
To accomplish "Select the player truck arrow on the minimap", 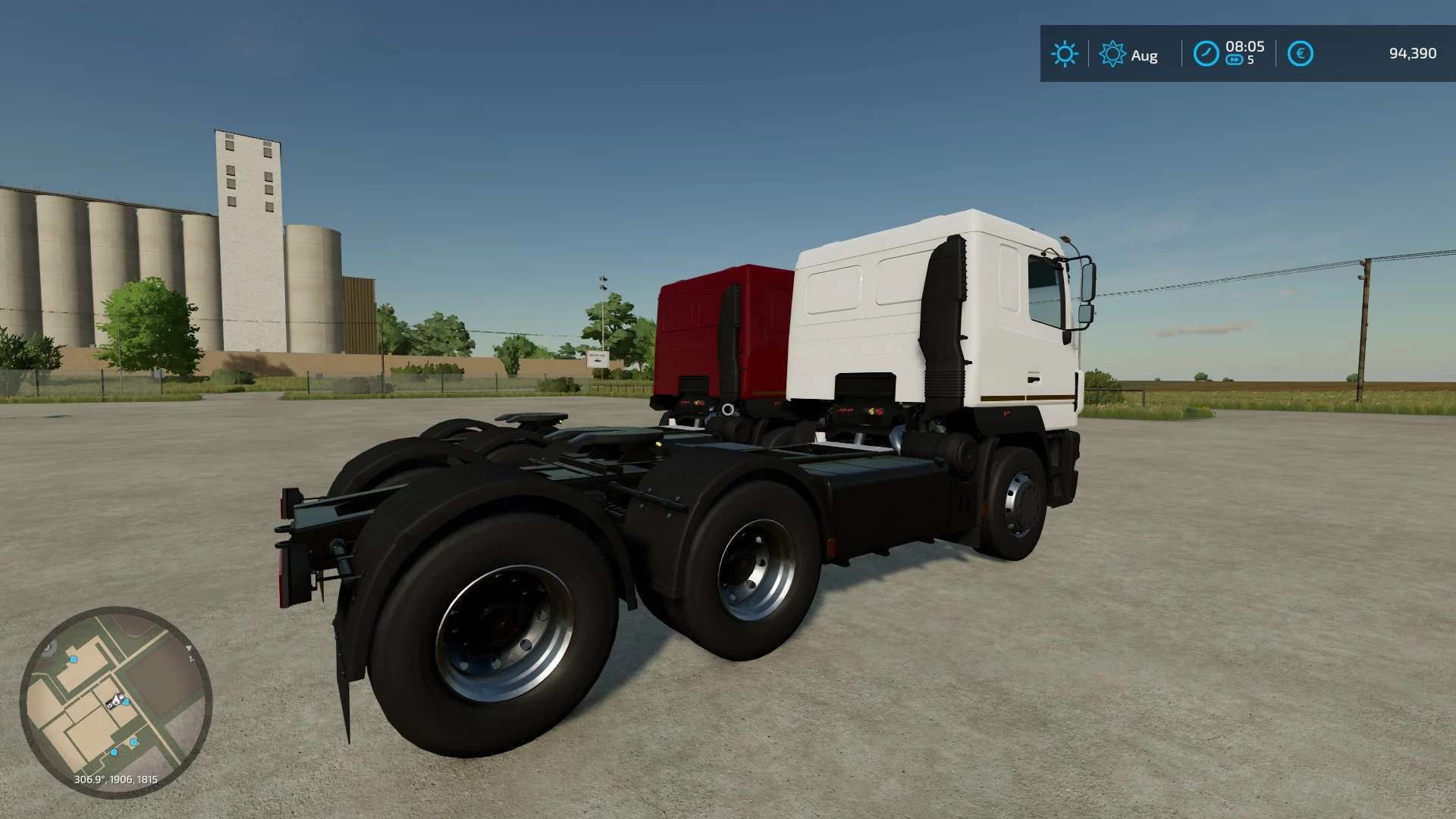I will pos(115,701).
